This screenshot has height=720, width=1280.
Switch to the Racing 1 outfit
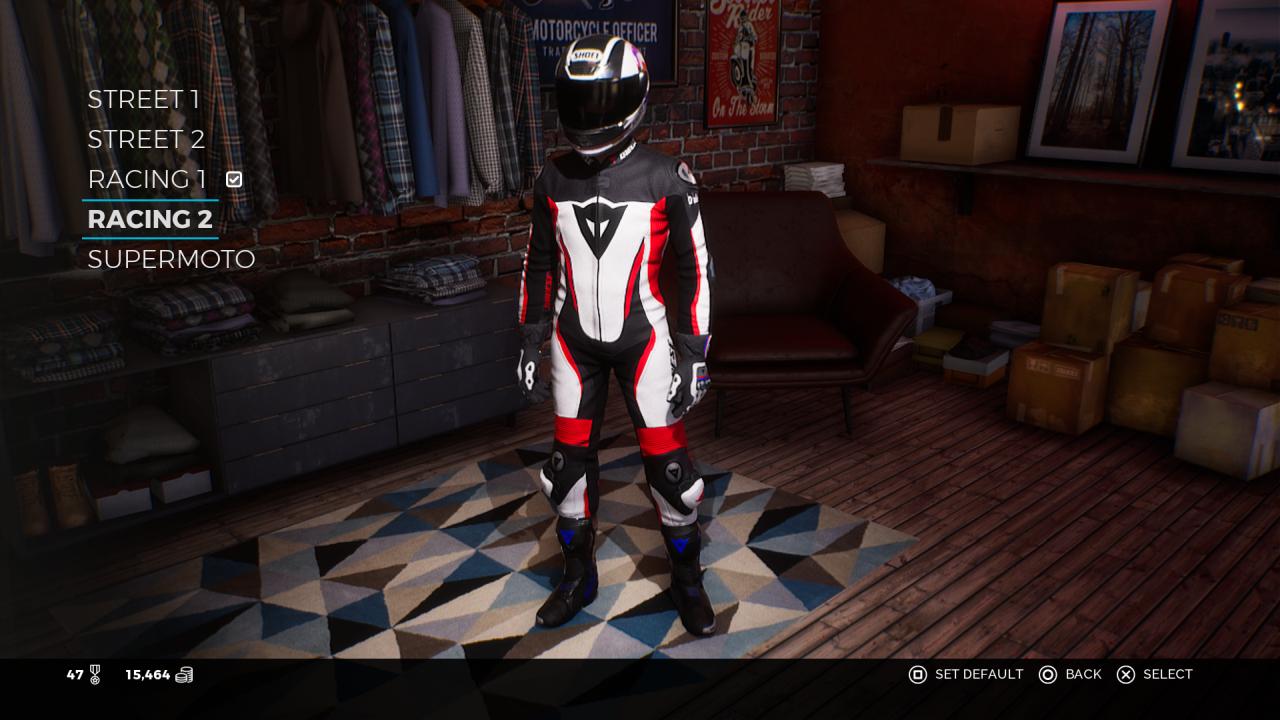(147, 179)
